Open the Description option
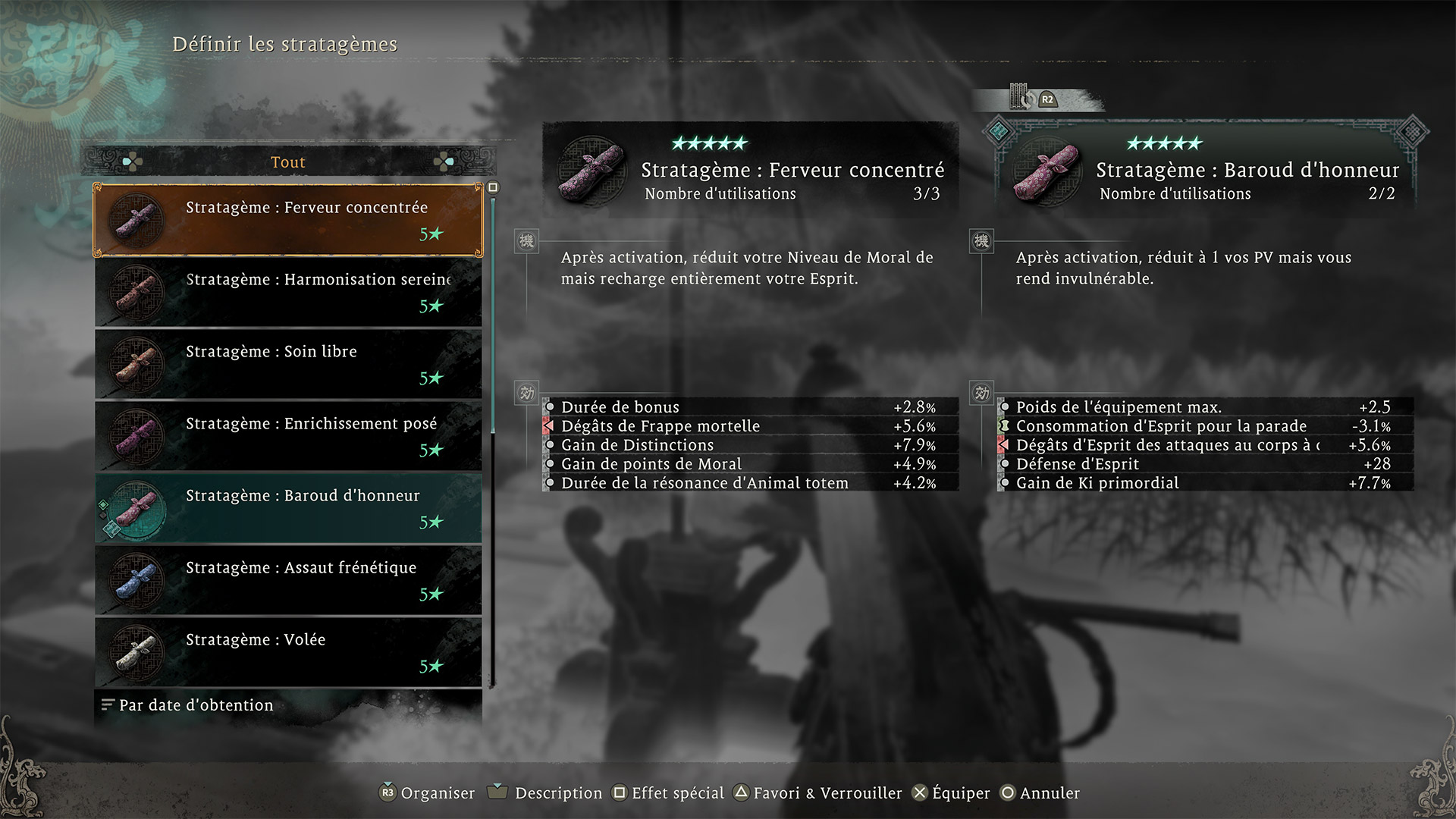 [546, 793]
